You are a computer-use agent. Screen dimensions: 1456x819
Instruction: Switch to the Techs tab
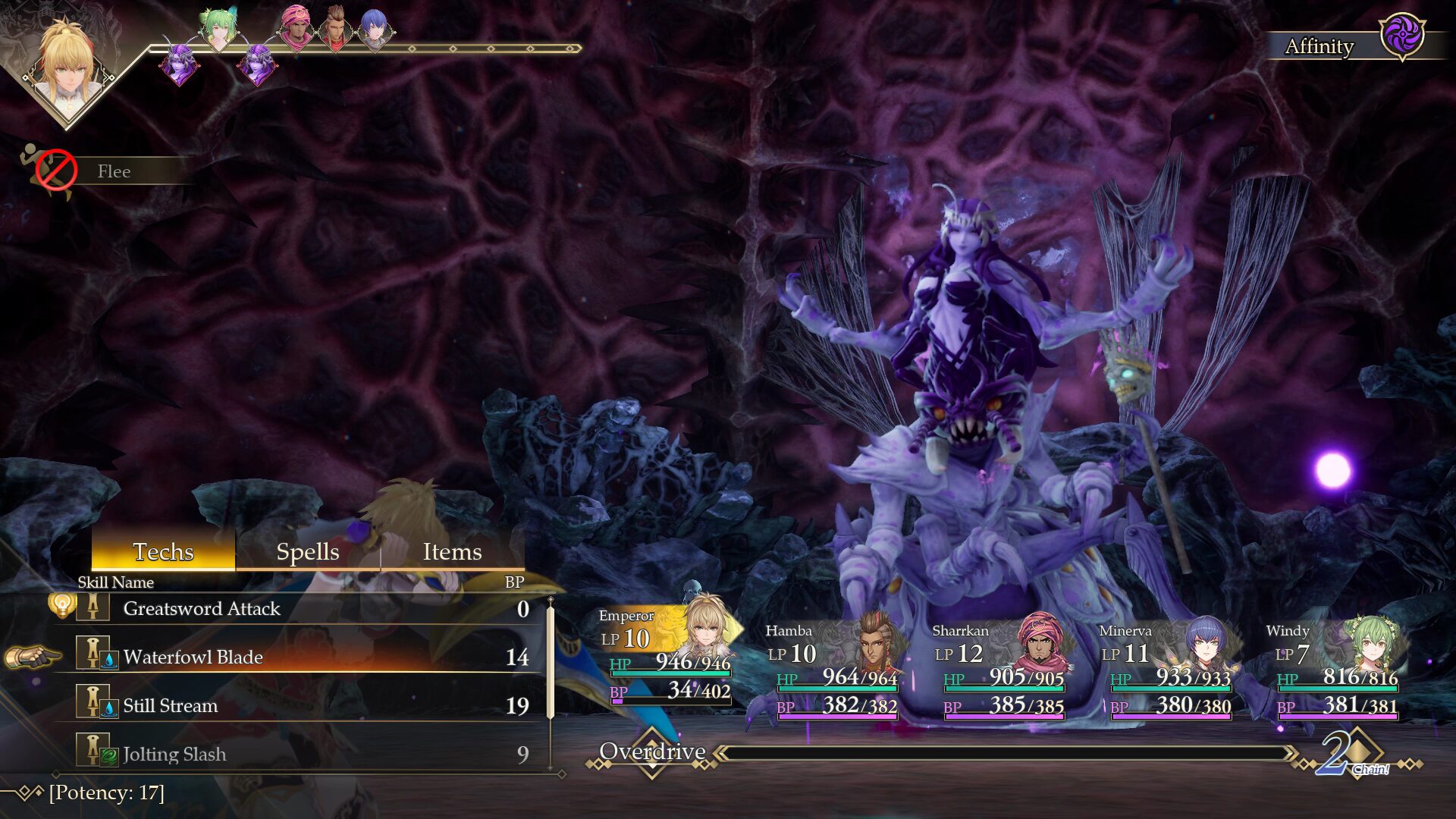point(163,551)
